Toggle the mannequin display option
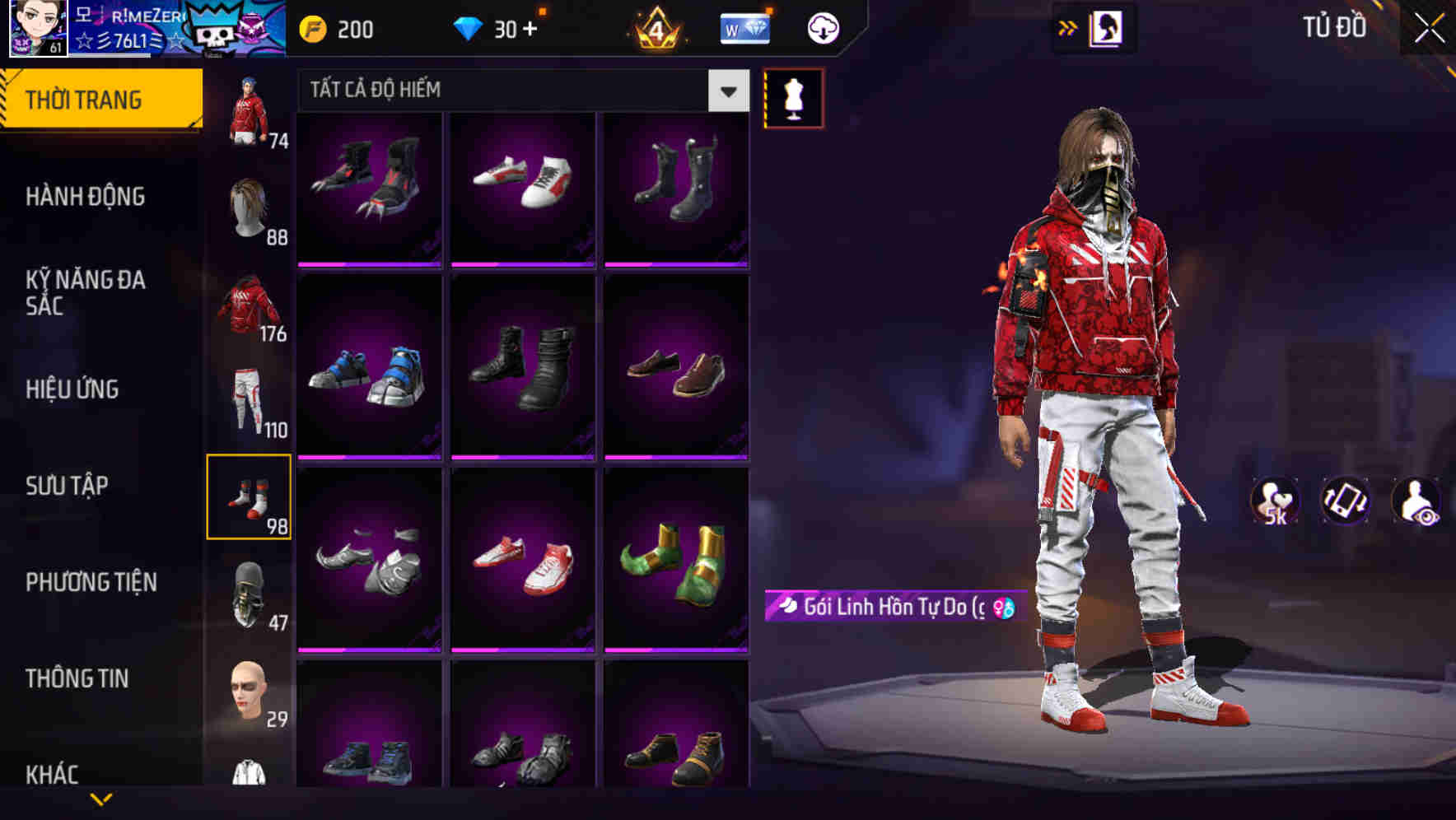This screenshot has width=1456, height=820. (795, 97)
